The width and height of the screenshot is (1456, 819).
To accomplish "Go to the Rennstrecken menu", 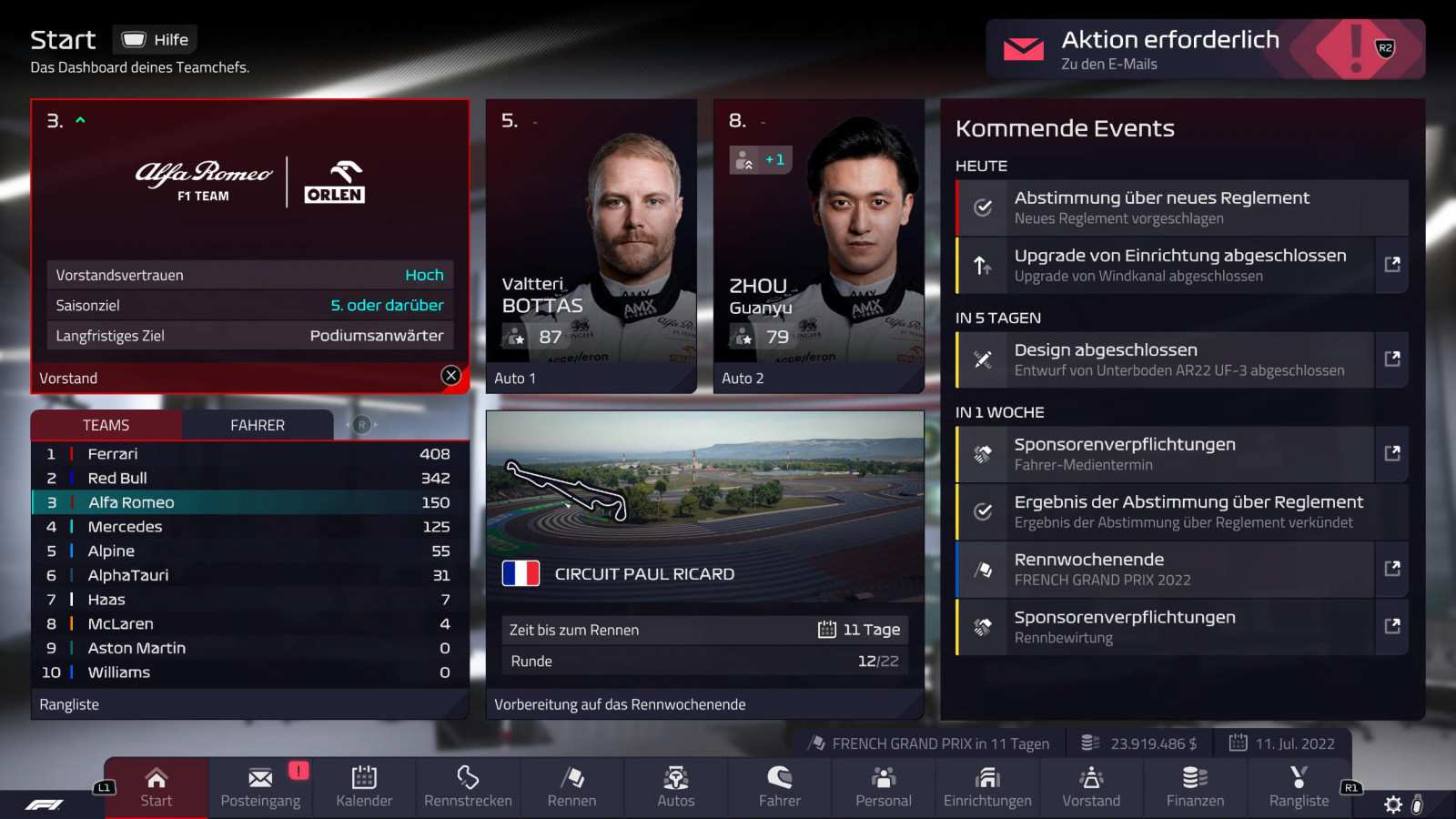I will (468, 787).
